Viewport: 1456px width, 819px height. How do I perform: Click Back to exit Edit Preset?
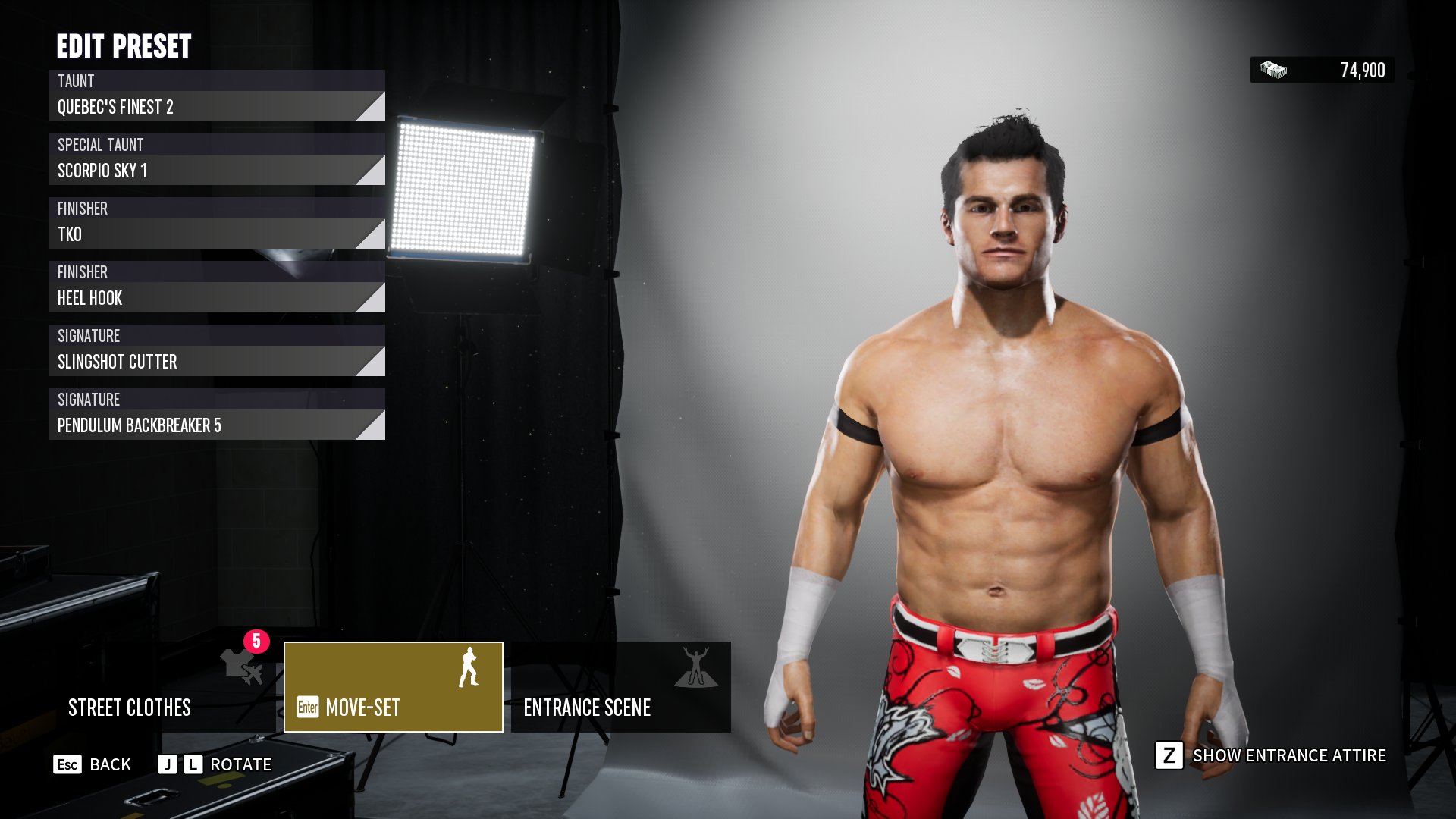(110, 764)
